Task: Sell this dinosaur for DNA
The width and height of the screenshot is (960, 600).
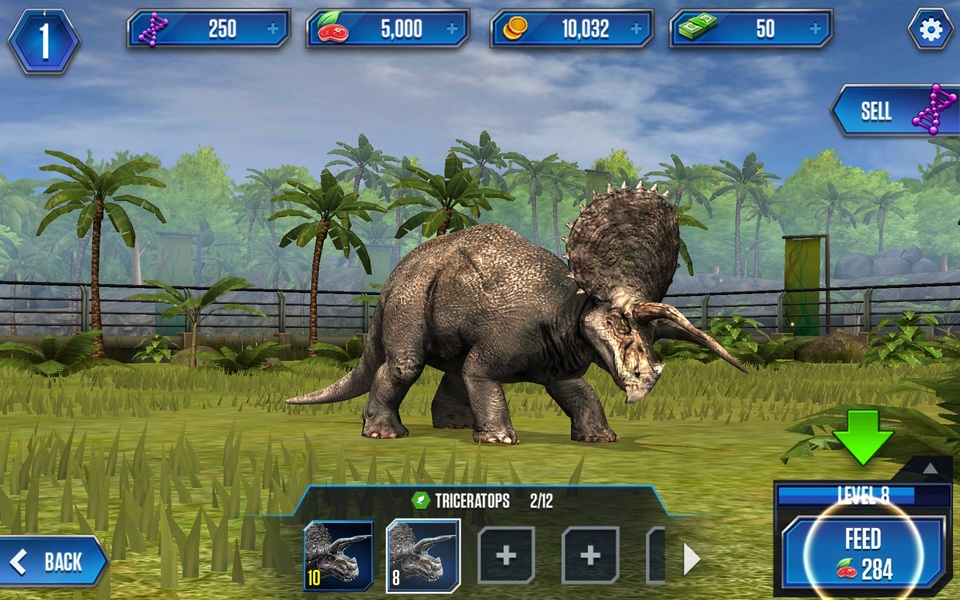Action: (x=892, y=111)
